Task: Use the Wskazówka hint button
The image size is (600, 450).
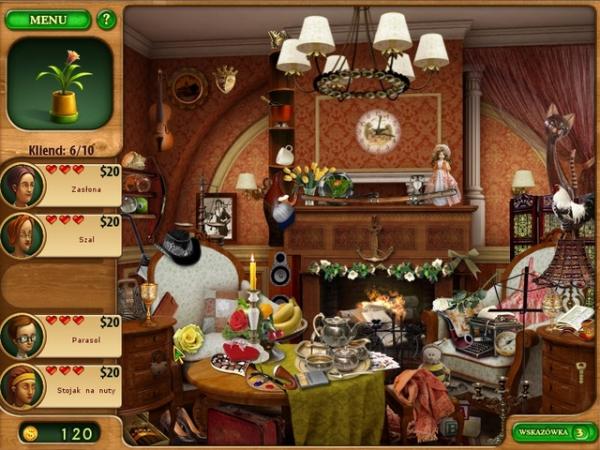Action: coord(554,432)
